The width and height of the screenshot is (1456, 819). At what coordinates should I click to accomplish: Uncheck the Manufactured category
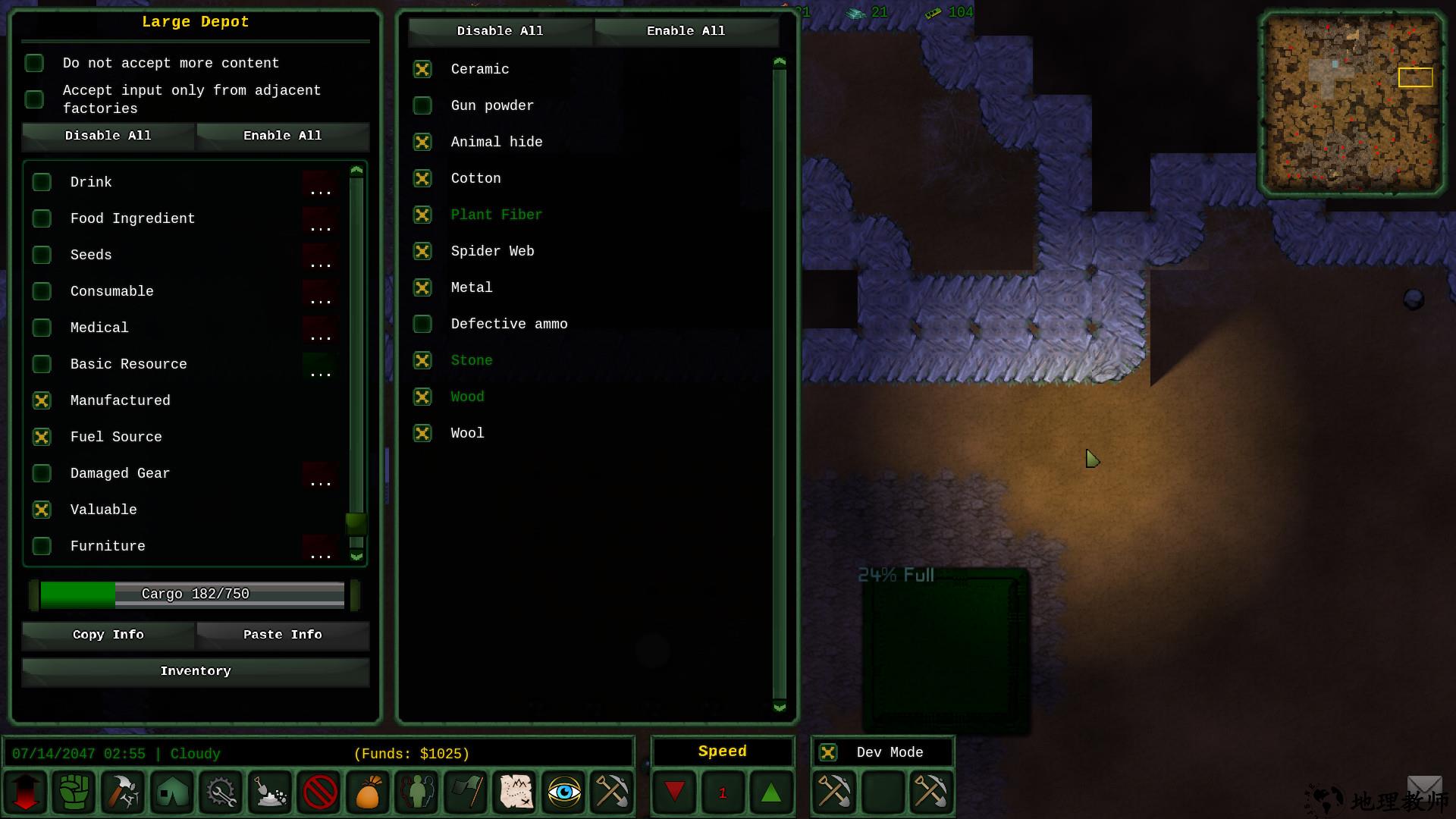[42, 400]
